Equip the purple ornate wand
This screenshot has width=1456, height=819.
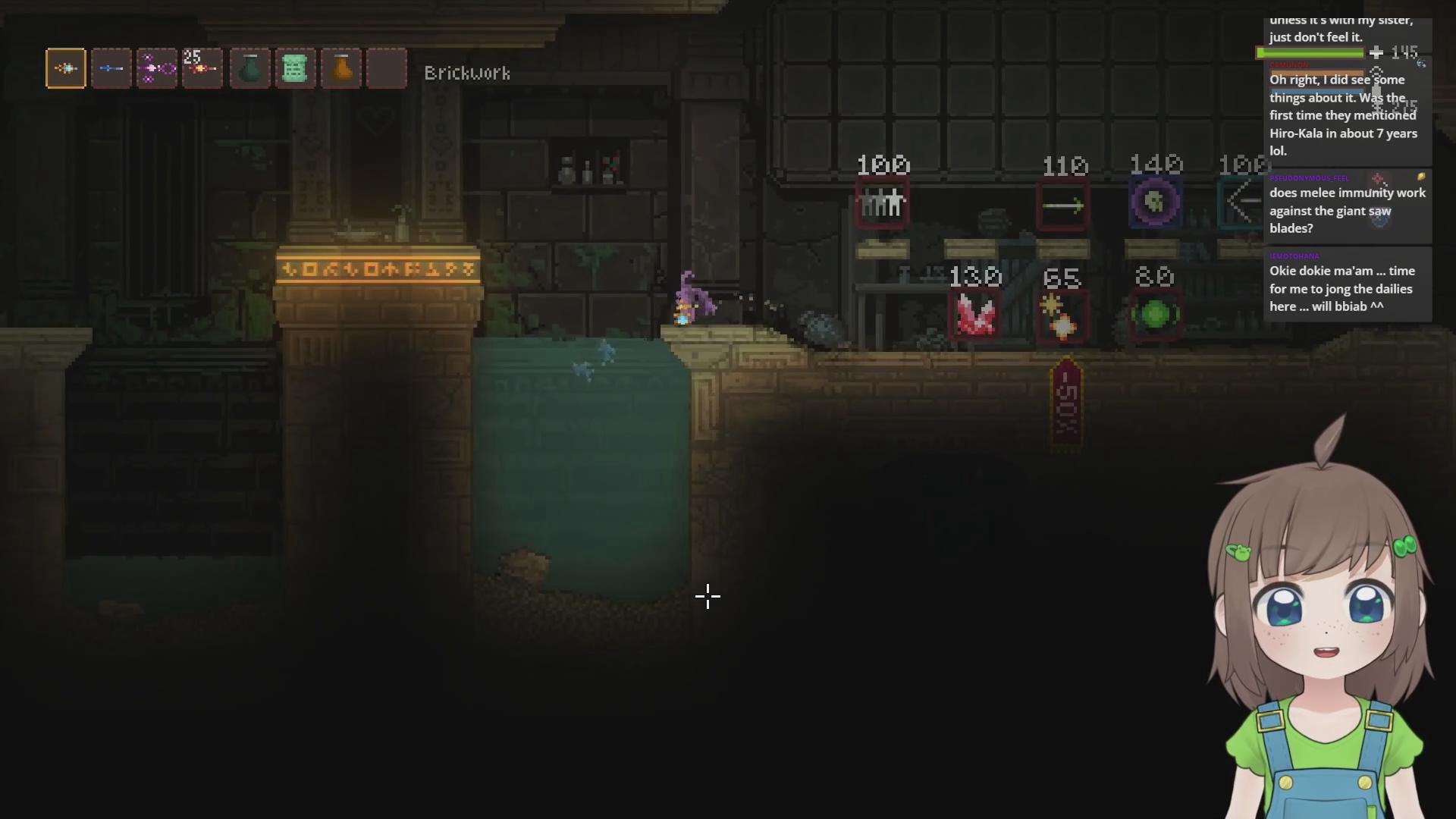(156, 69)
